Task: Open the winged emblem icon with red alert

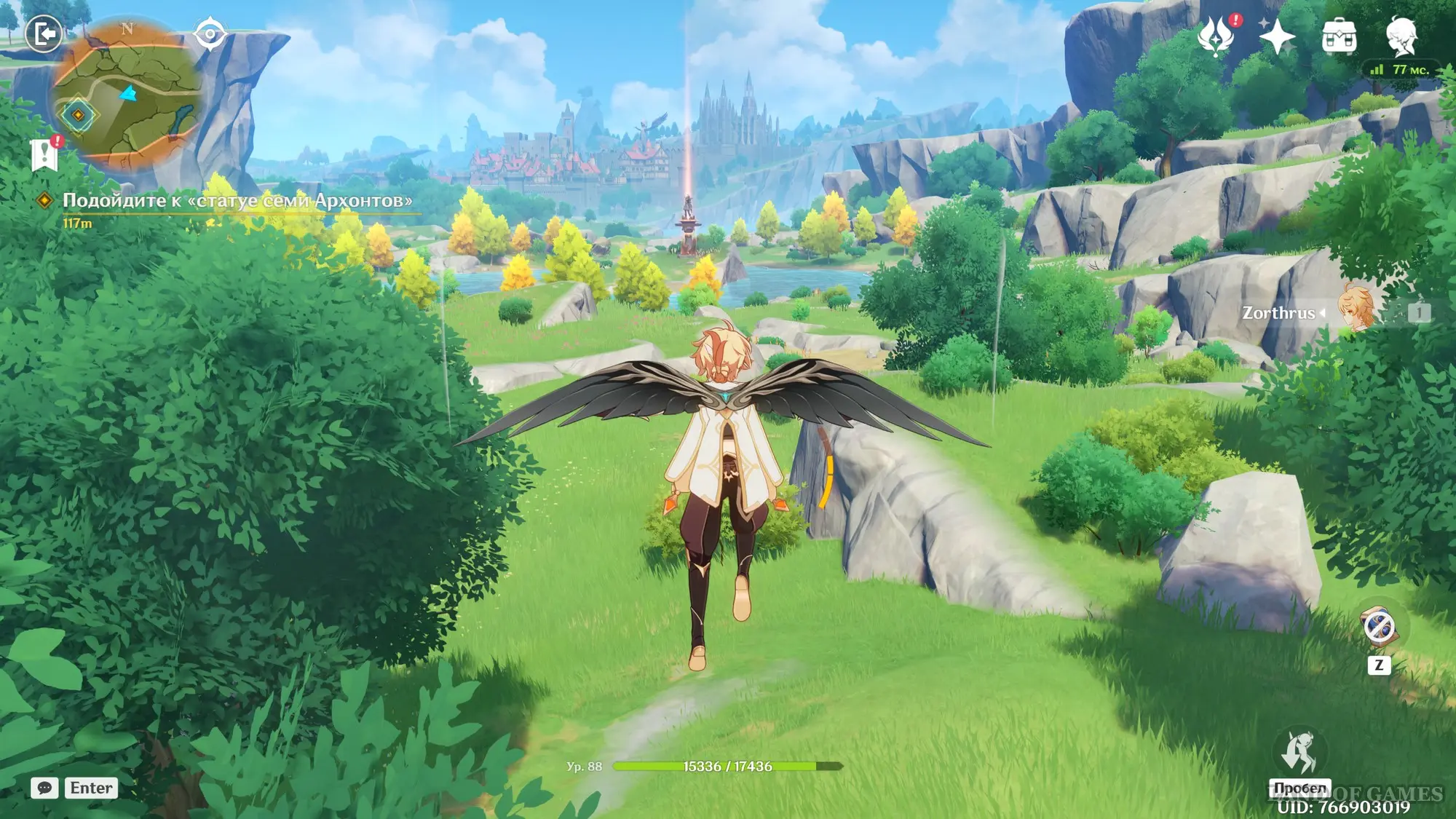Action: (x=1216, y=36)
